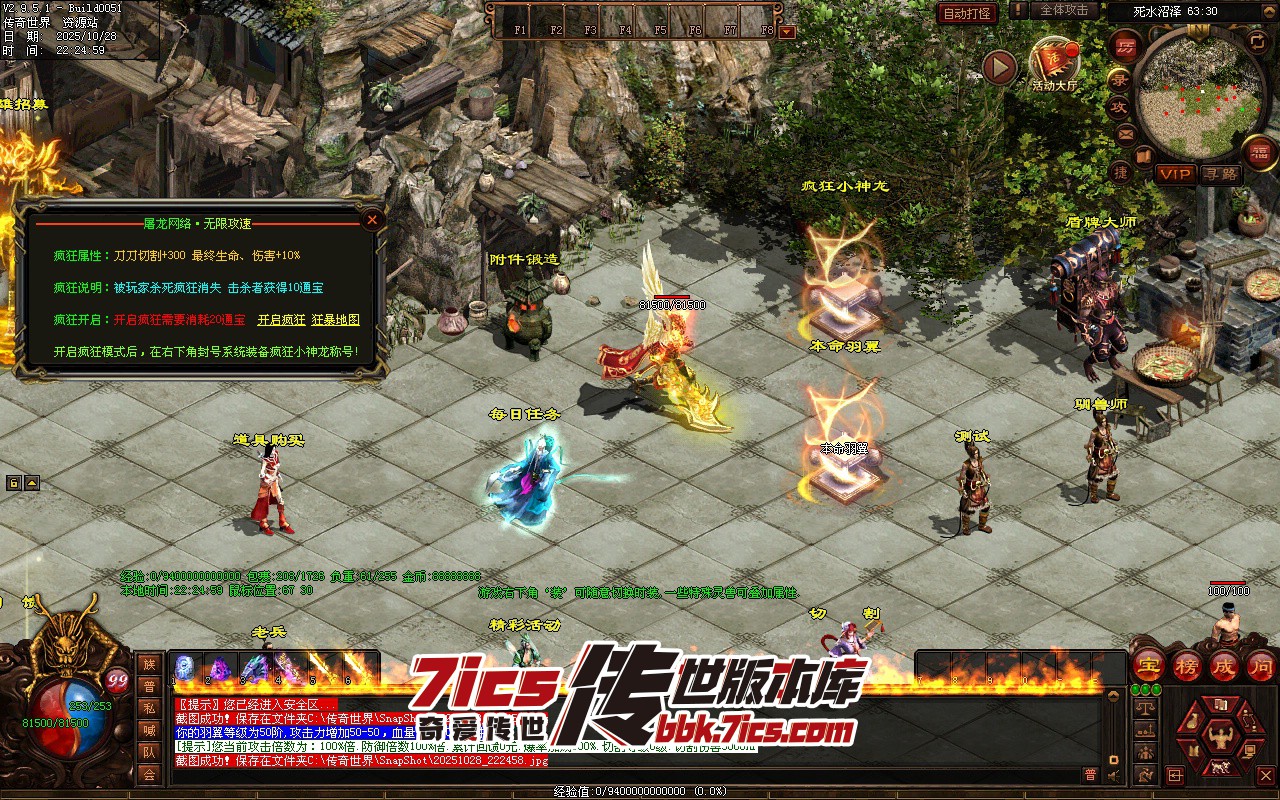Click the 开启疯狂 link

click(281, 320)
